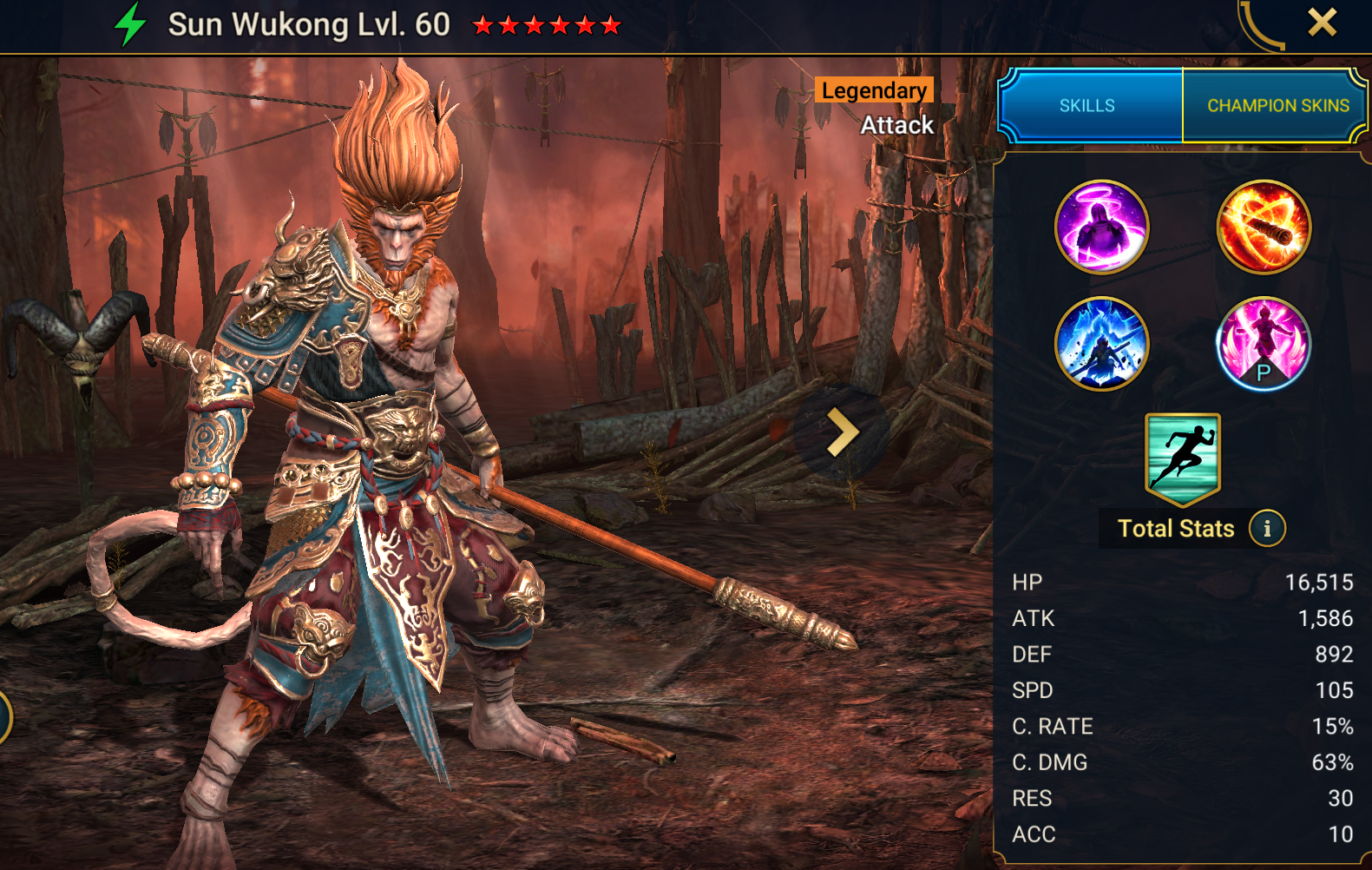
Task: Open the Champion Skins tab
Action: [1277, 106]
